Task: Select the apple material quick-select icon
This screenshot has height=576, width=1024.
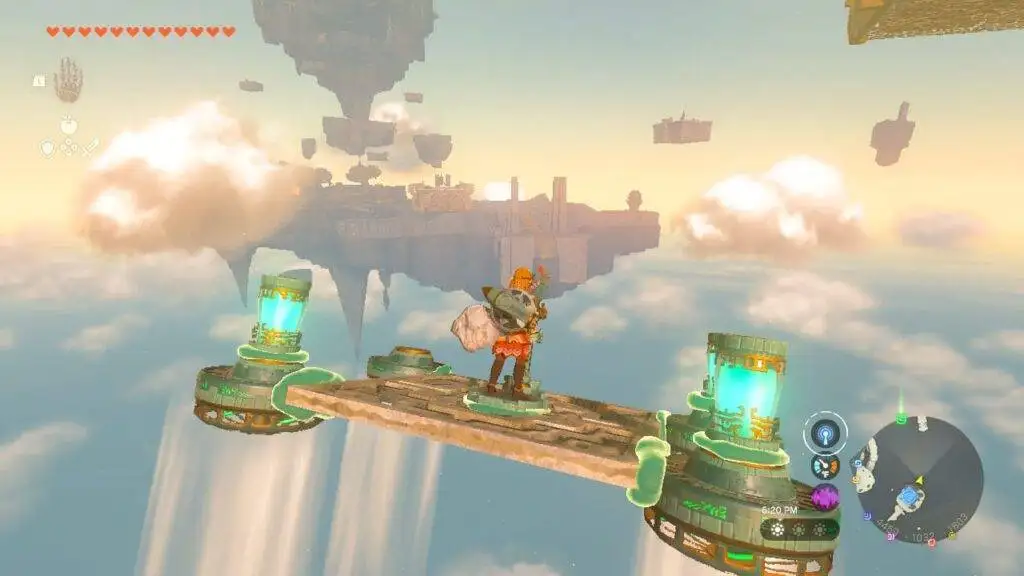Action: (x=68, y=126)
